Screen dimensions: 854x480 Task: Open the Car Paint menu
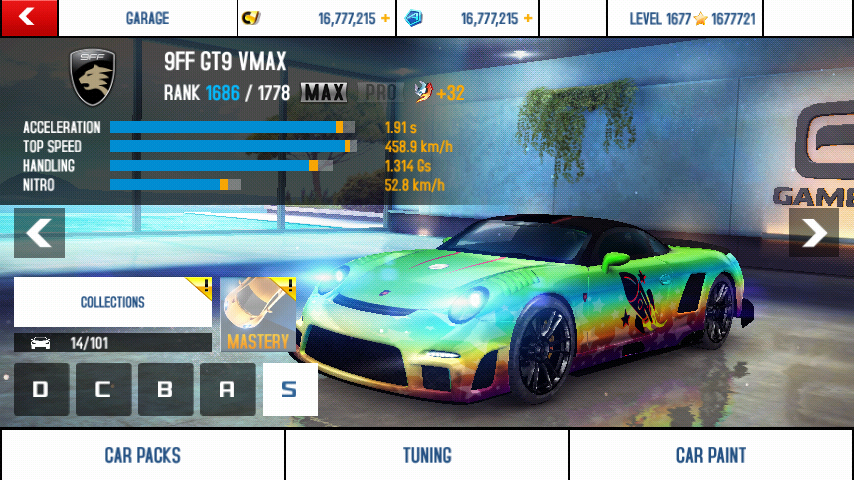[711, 455]
